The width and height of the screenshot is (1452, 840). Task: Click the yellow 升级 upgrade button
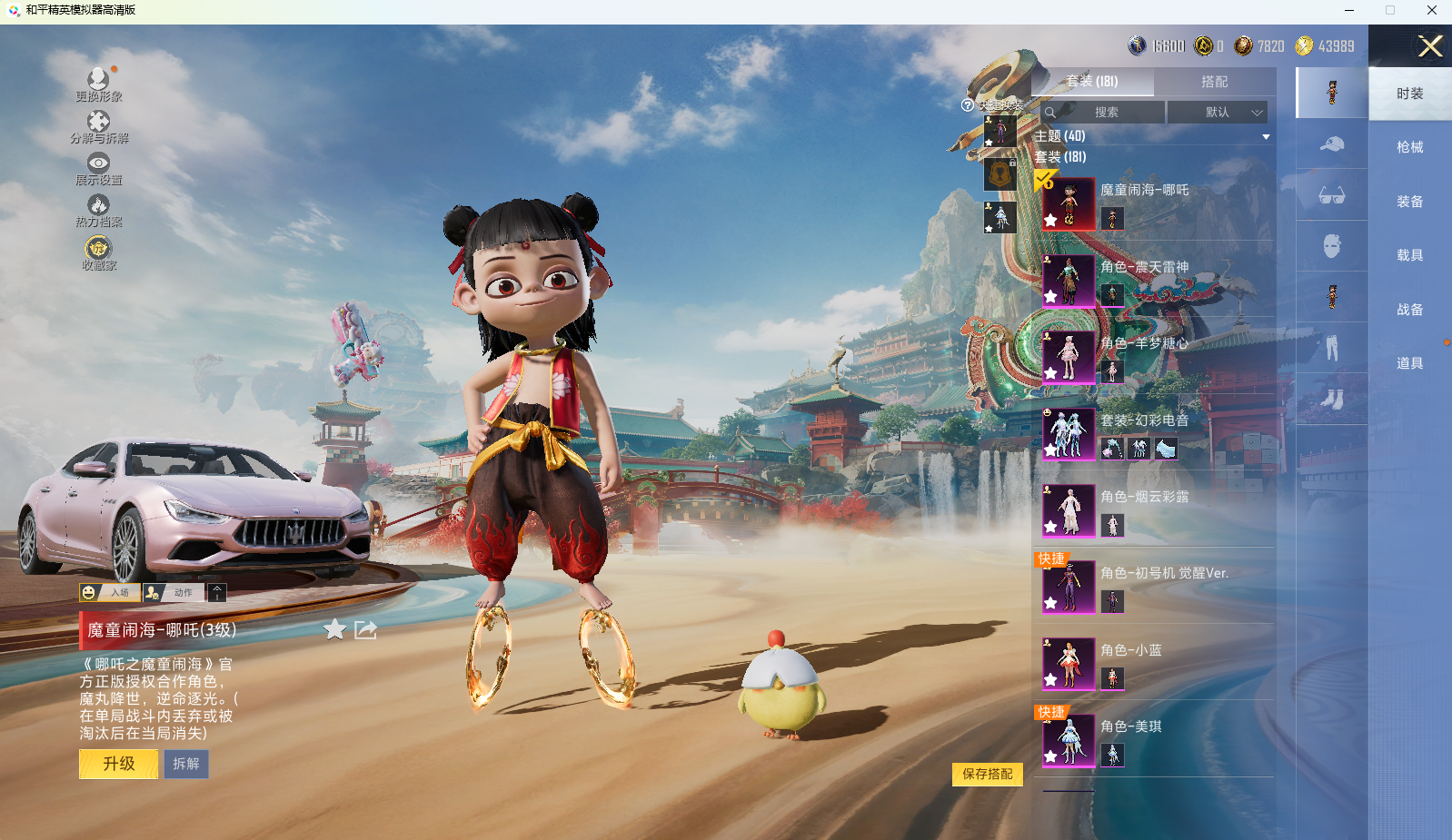pos(119,764)
